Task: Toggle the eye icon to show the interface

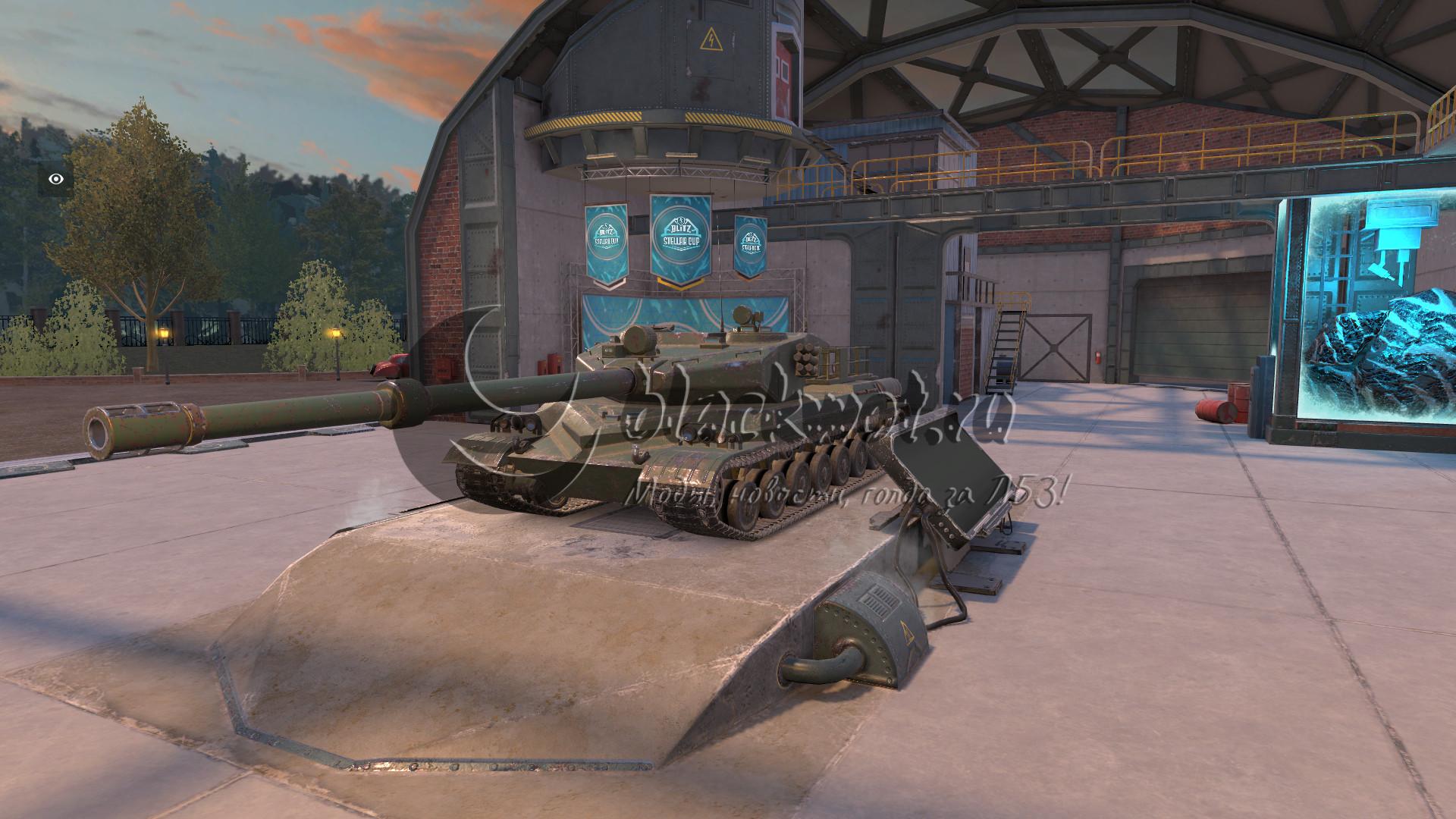Action: coord(56,179)
